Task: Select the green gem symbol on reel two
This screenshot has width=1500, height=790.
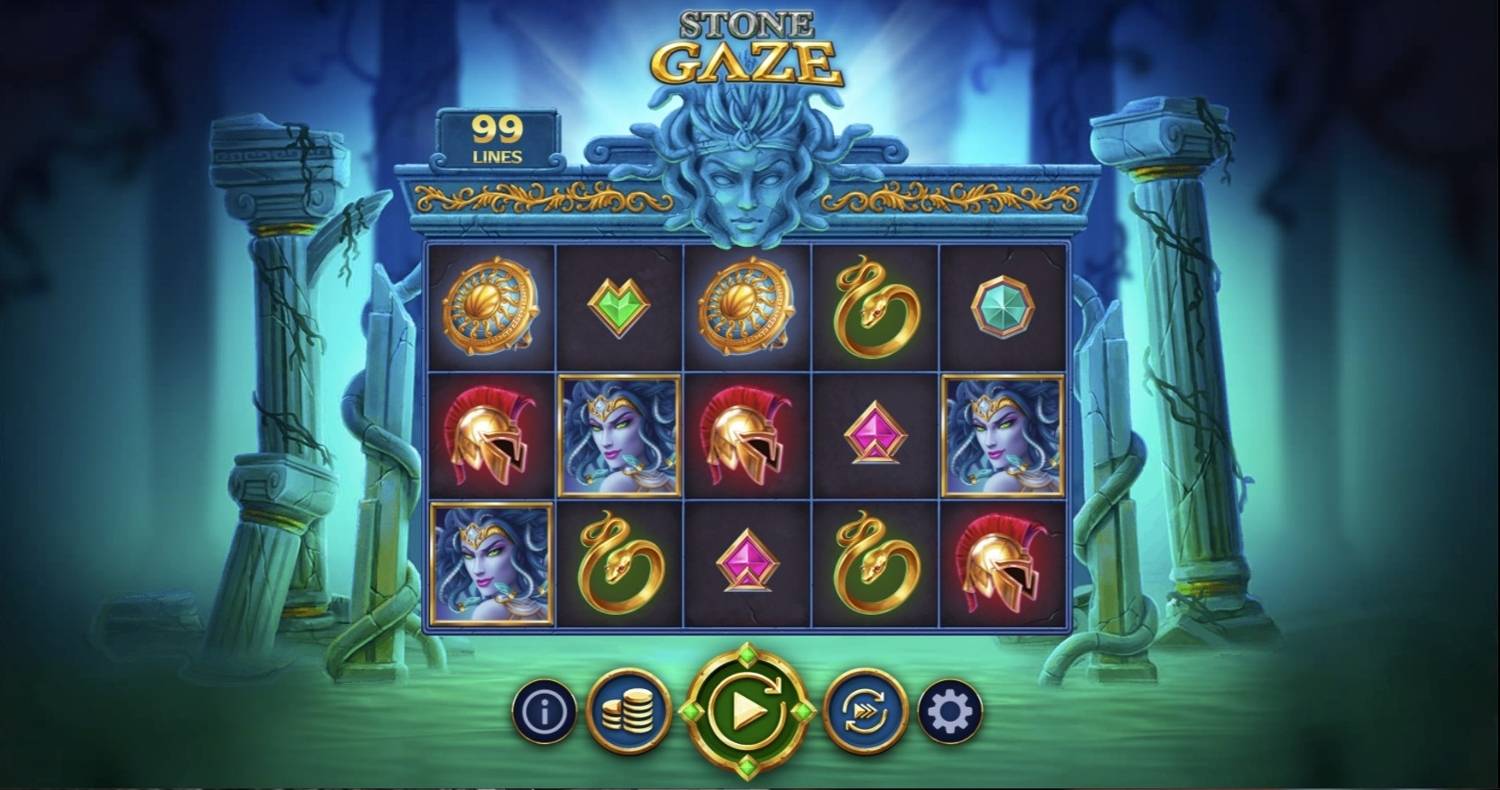Action: click(617, 305)
